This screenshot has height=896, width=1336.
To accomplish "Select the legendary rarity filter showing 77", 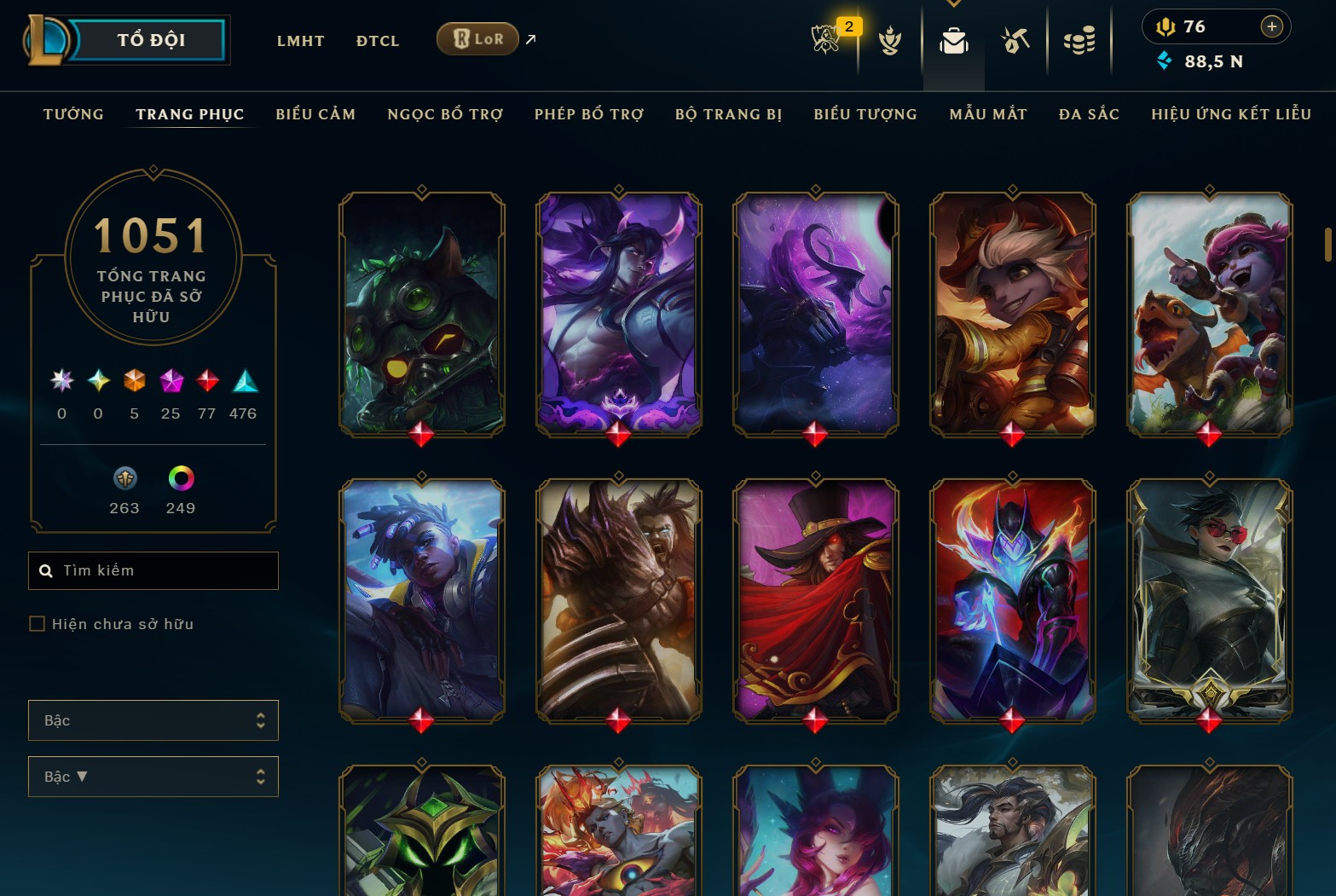I will click(206, 381).
